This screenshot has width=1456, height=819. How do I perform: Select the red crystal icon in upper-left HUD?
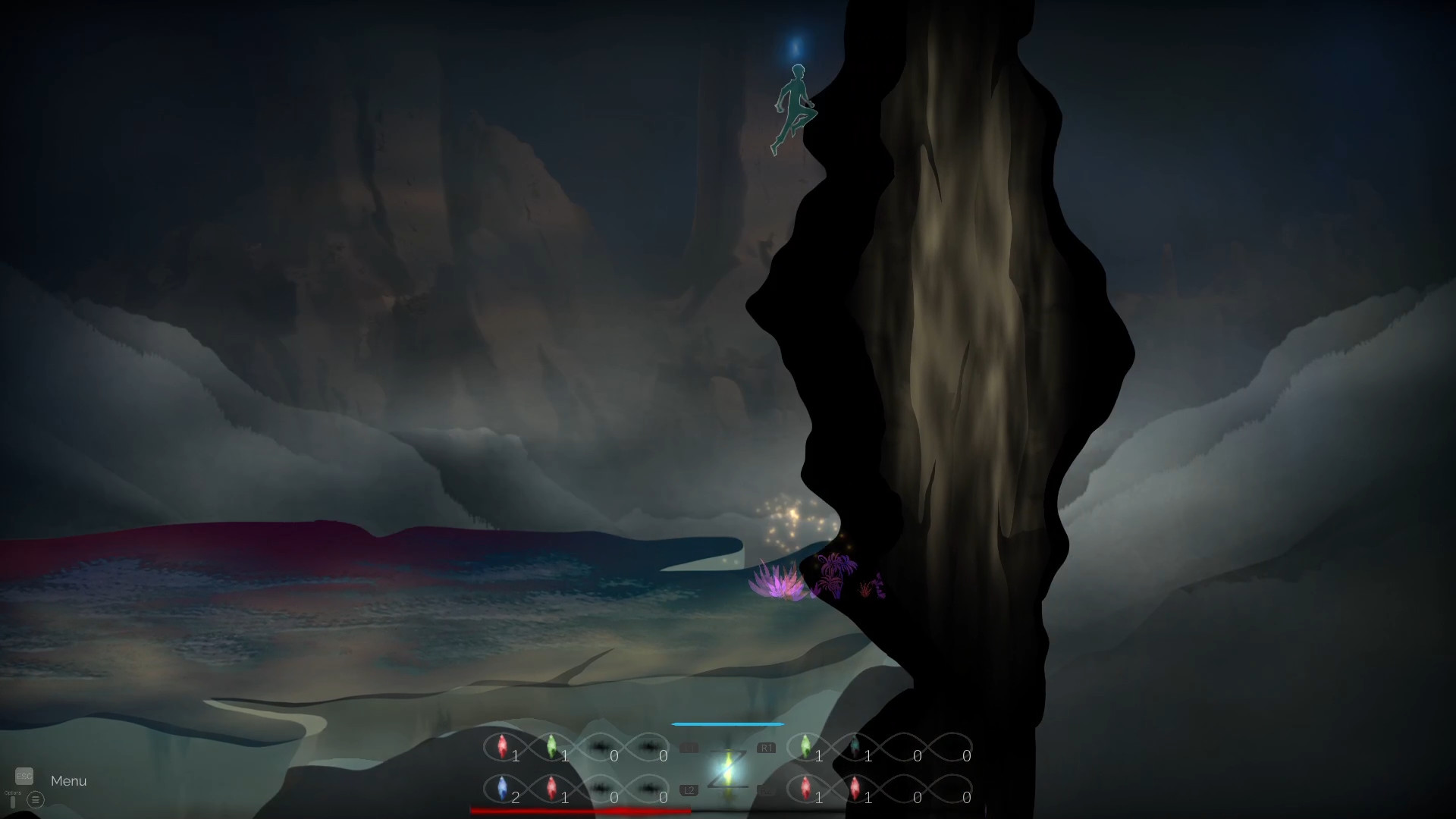[502, 747]
